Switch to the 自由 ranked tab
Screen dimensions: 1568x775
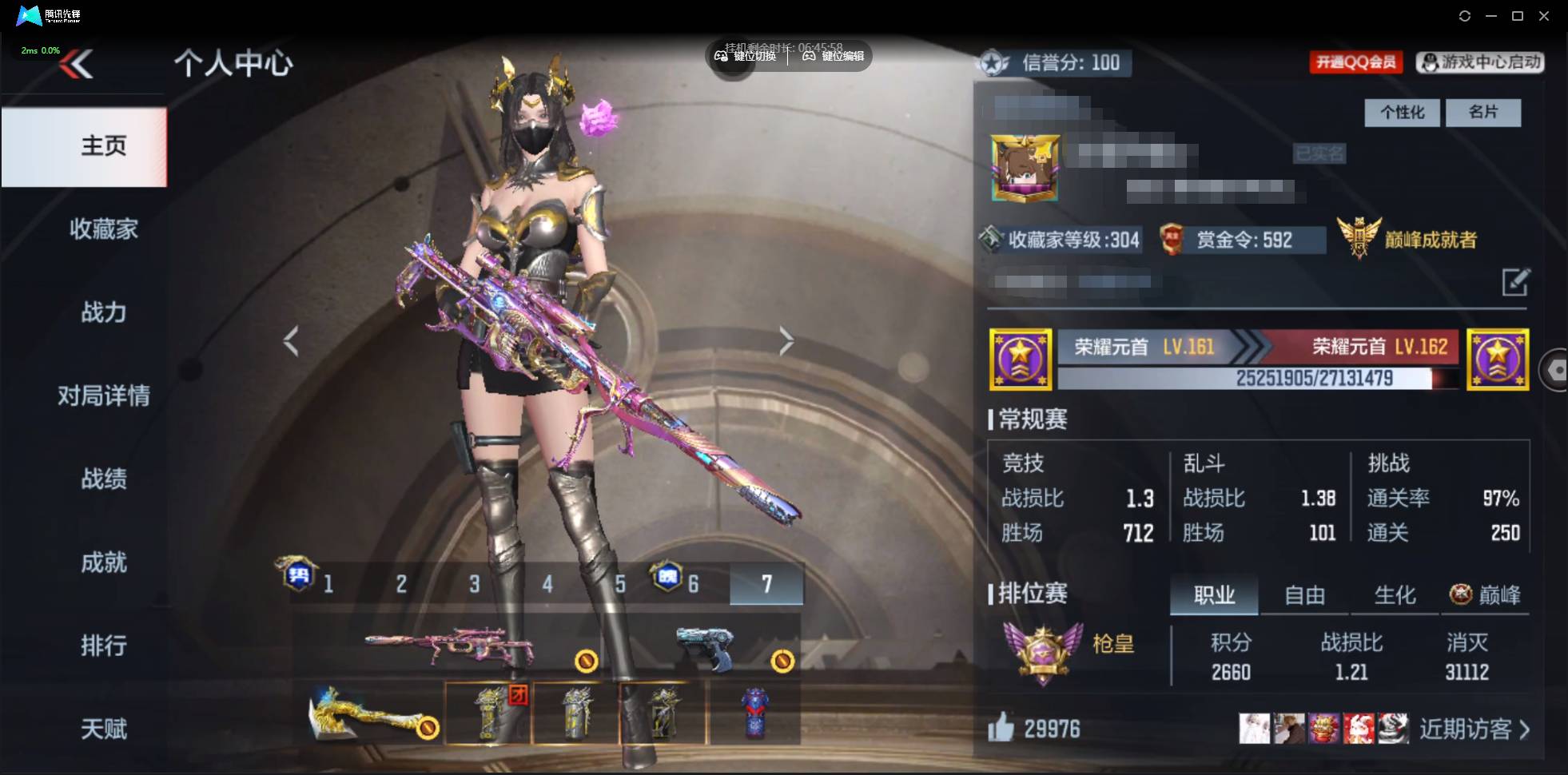[1304, 595]
